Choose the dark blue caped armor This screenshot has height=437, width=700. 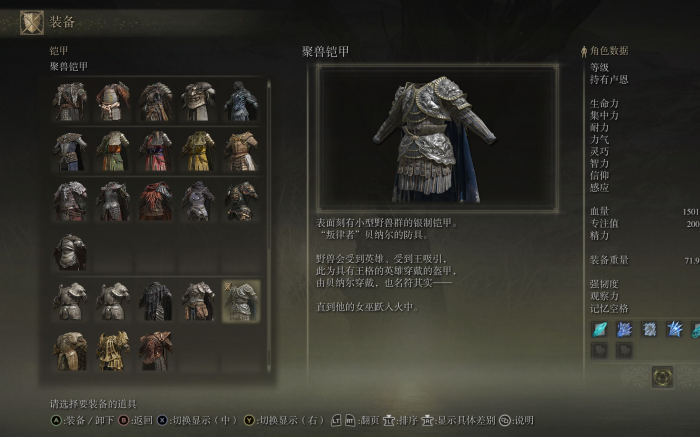241,101
